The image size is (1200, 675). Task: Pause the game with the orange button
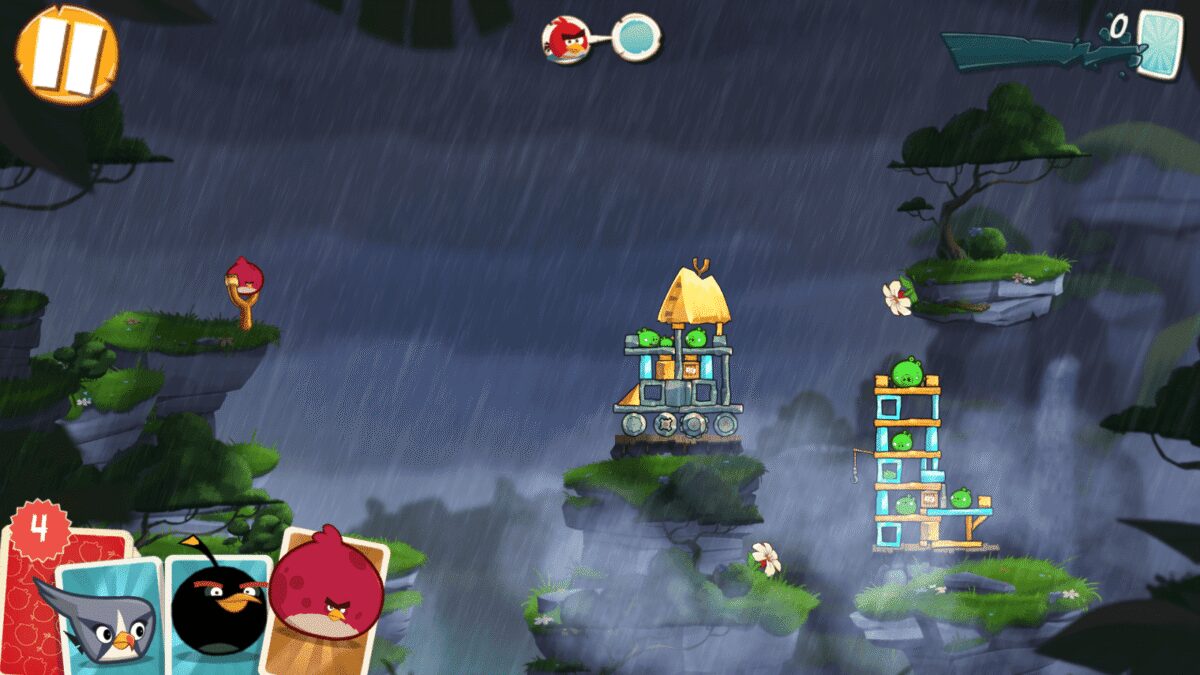coord(66,54)
